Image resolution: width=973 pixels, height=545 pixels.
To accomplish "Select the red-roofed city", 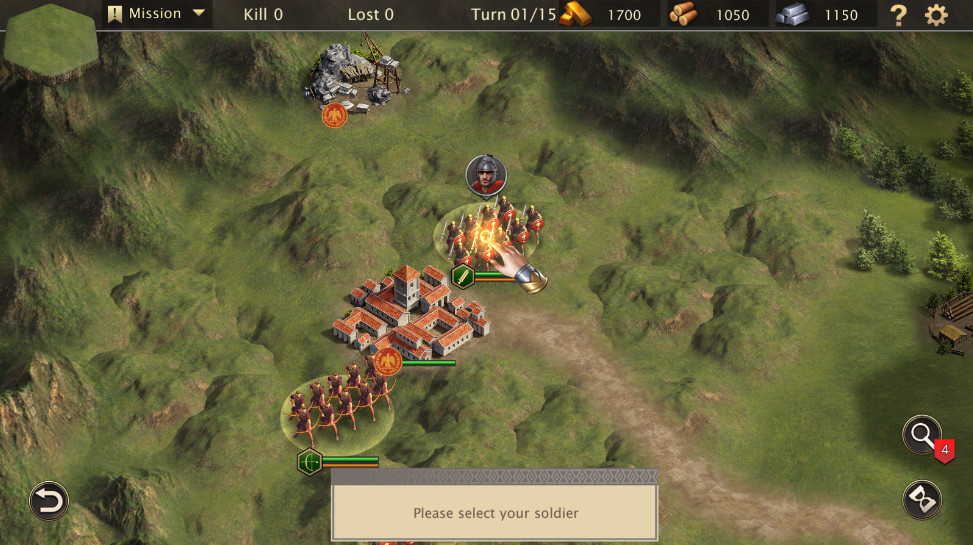I will [x=413, y=310].
